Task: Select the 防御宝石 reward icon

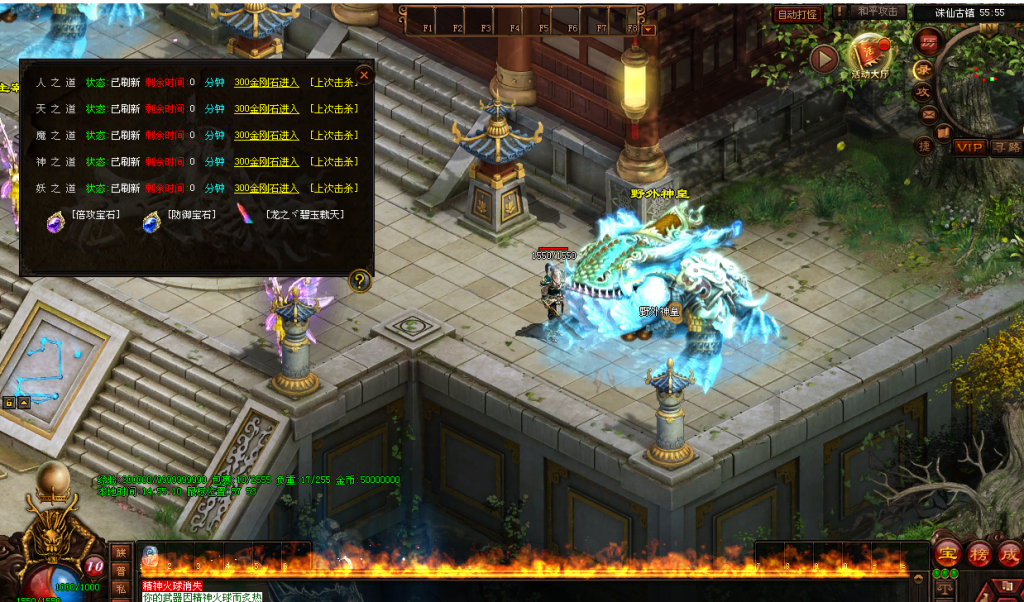Action: click(x=152, y=218)
